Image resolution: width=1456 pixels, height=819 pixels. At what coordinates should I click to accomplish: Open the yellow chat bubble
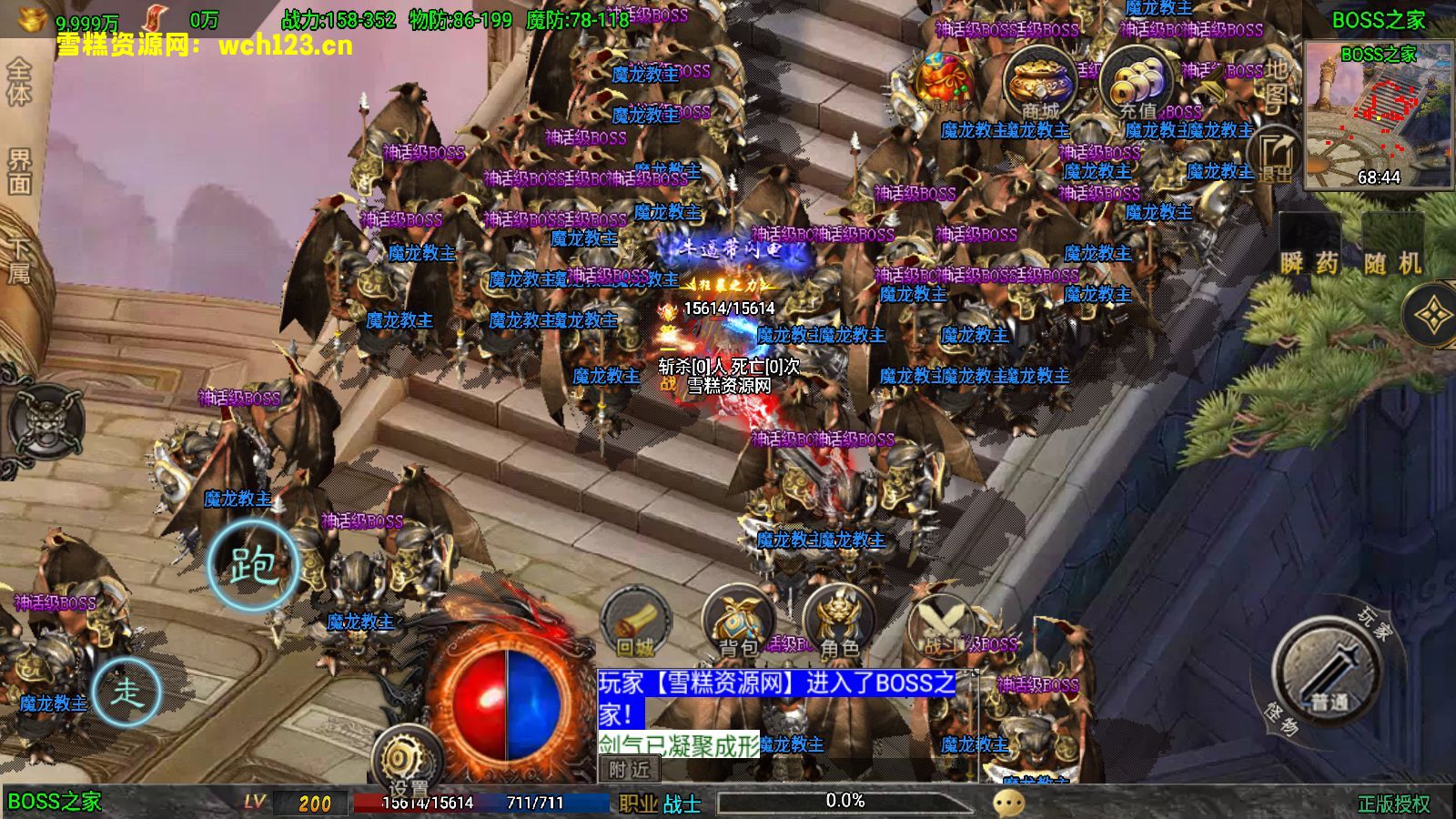click(1008, 803)
